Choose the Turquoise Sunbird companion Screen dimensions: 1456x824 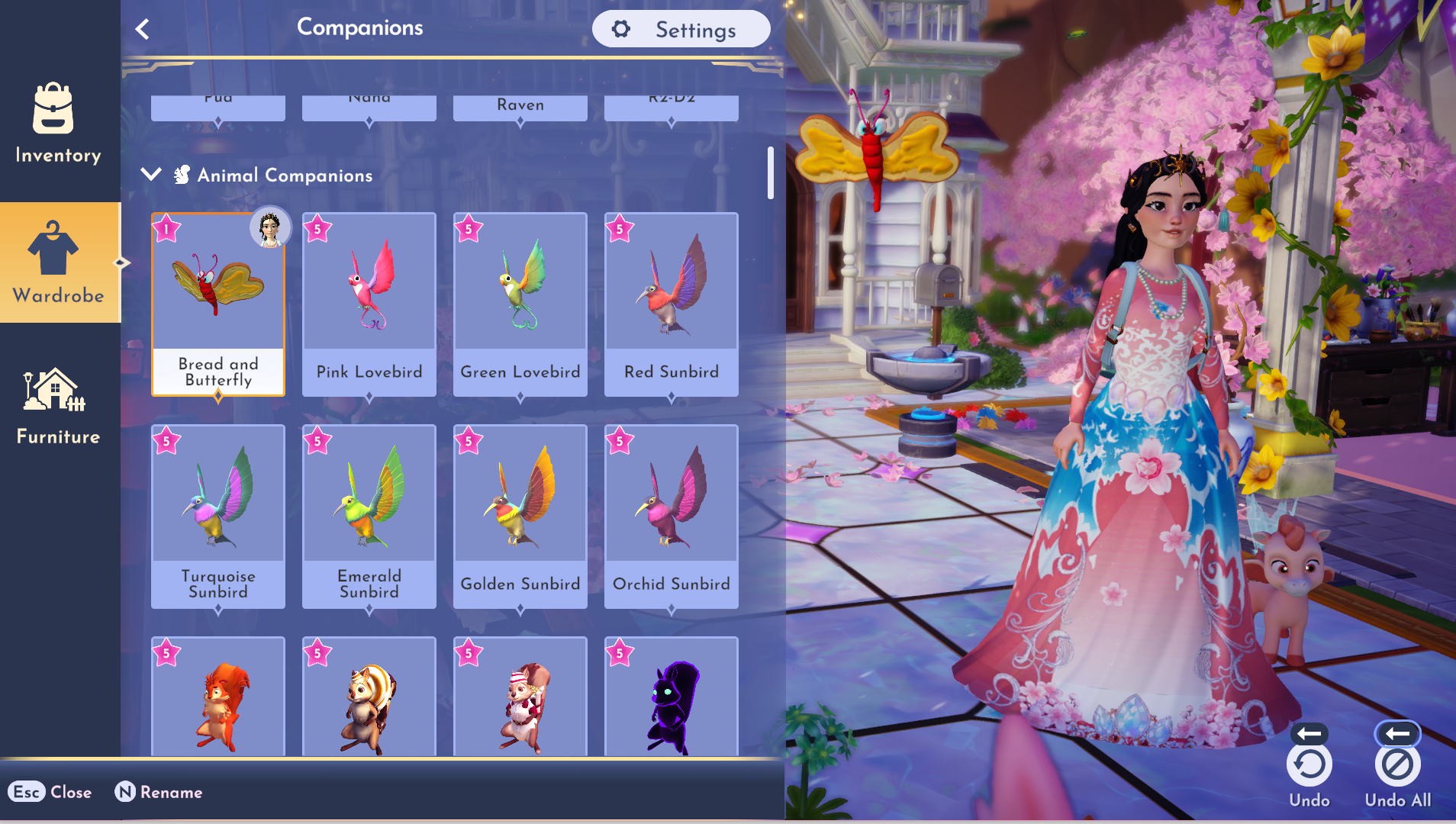coord(218,516)
